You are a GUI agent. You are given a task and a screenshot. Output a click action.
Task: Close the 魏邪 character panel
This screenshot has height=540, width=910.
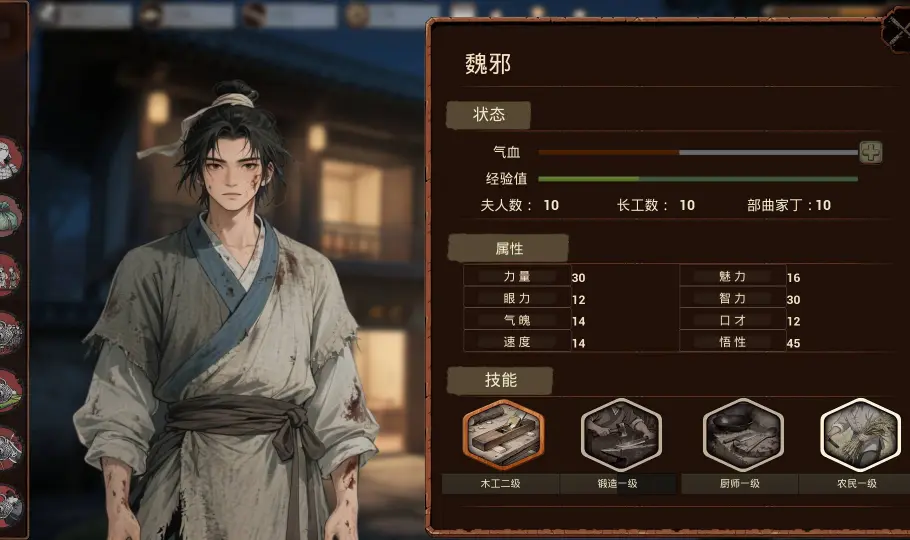tap(896, 28)
